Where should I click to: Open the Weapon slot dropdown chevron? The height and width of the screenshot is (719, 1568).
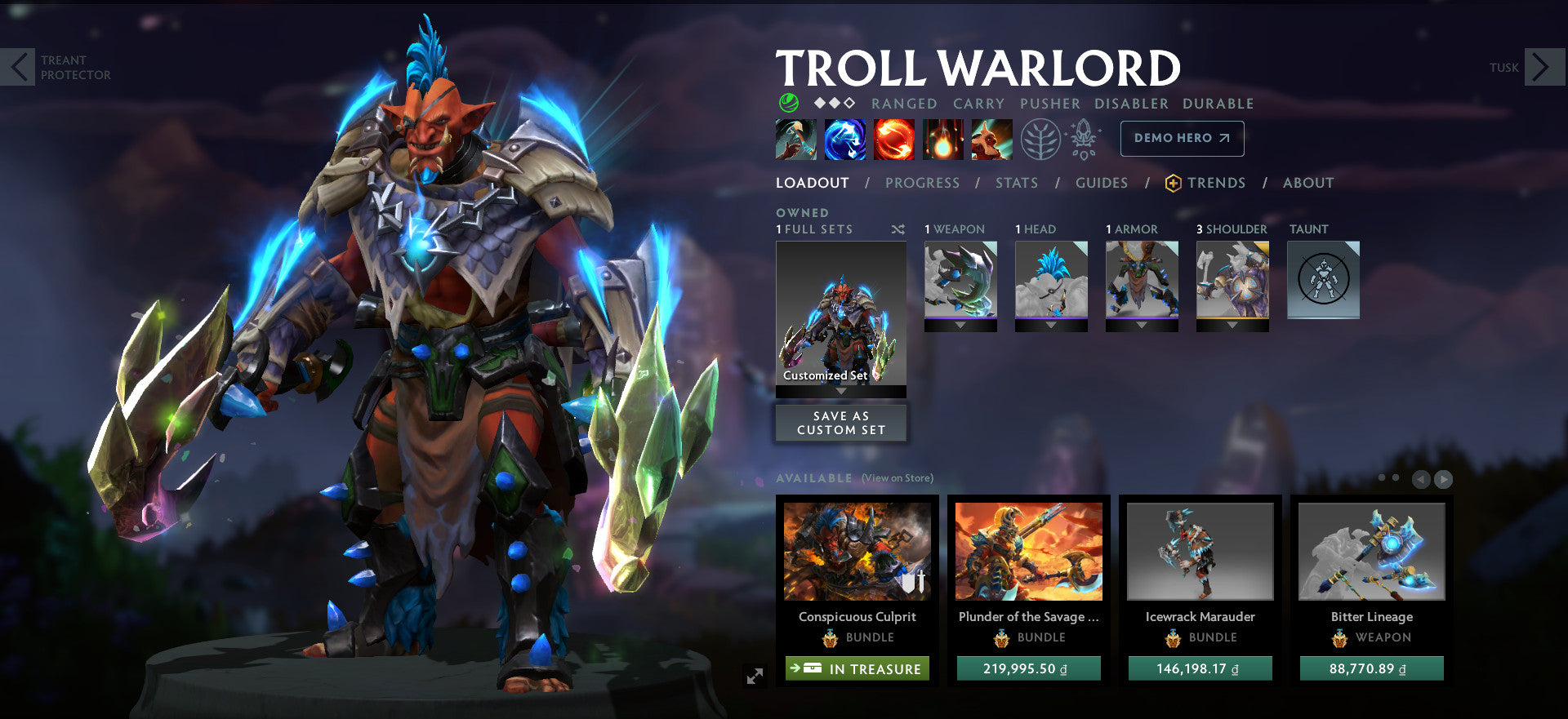tap(961, 325)
